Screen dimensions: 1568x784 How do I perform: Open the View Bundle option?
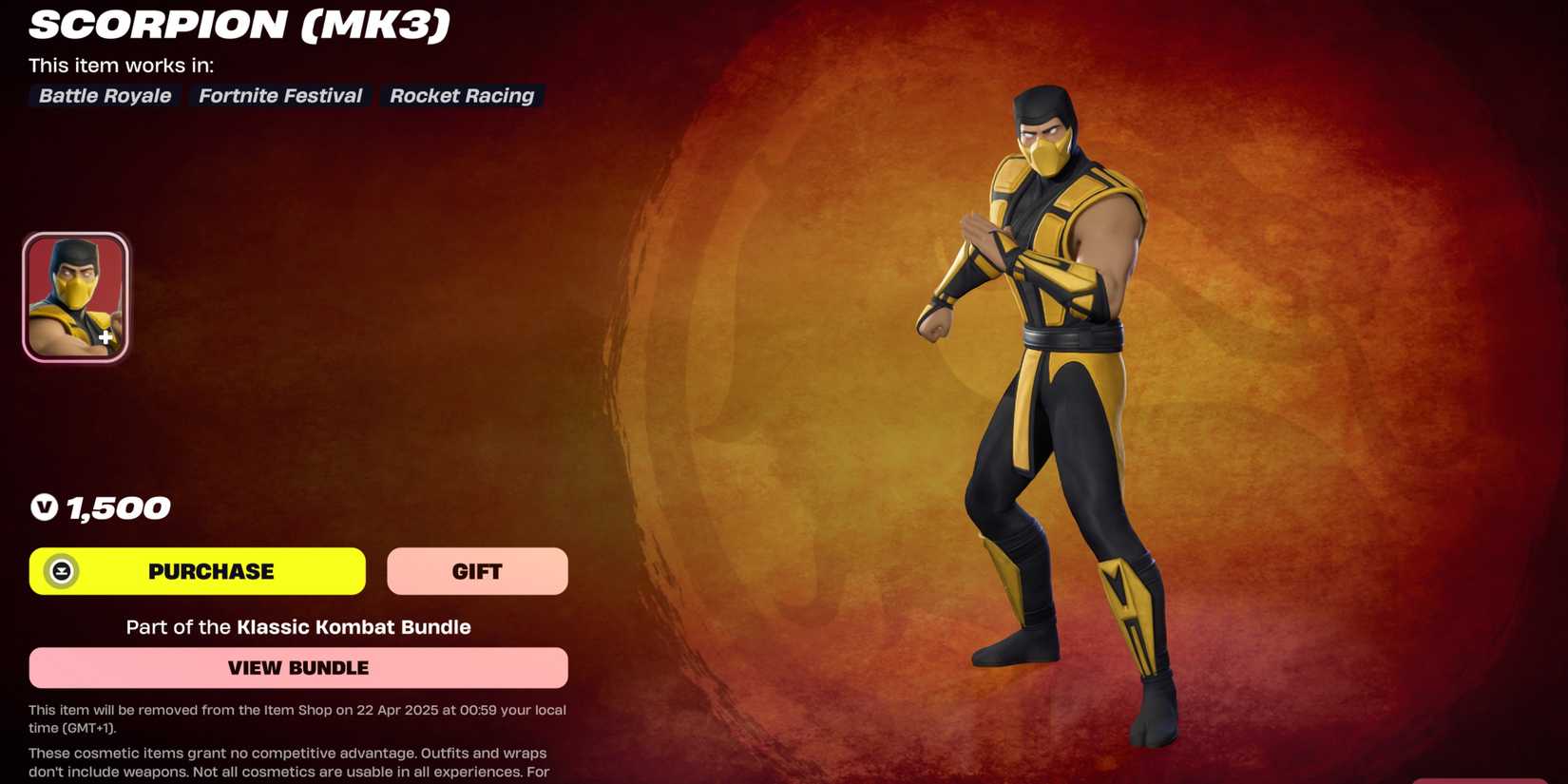tap(297, 667)
